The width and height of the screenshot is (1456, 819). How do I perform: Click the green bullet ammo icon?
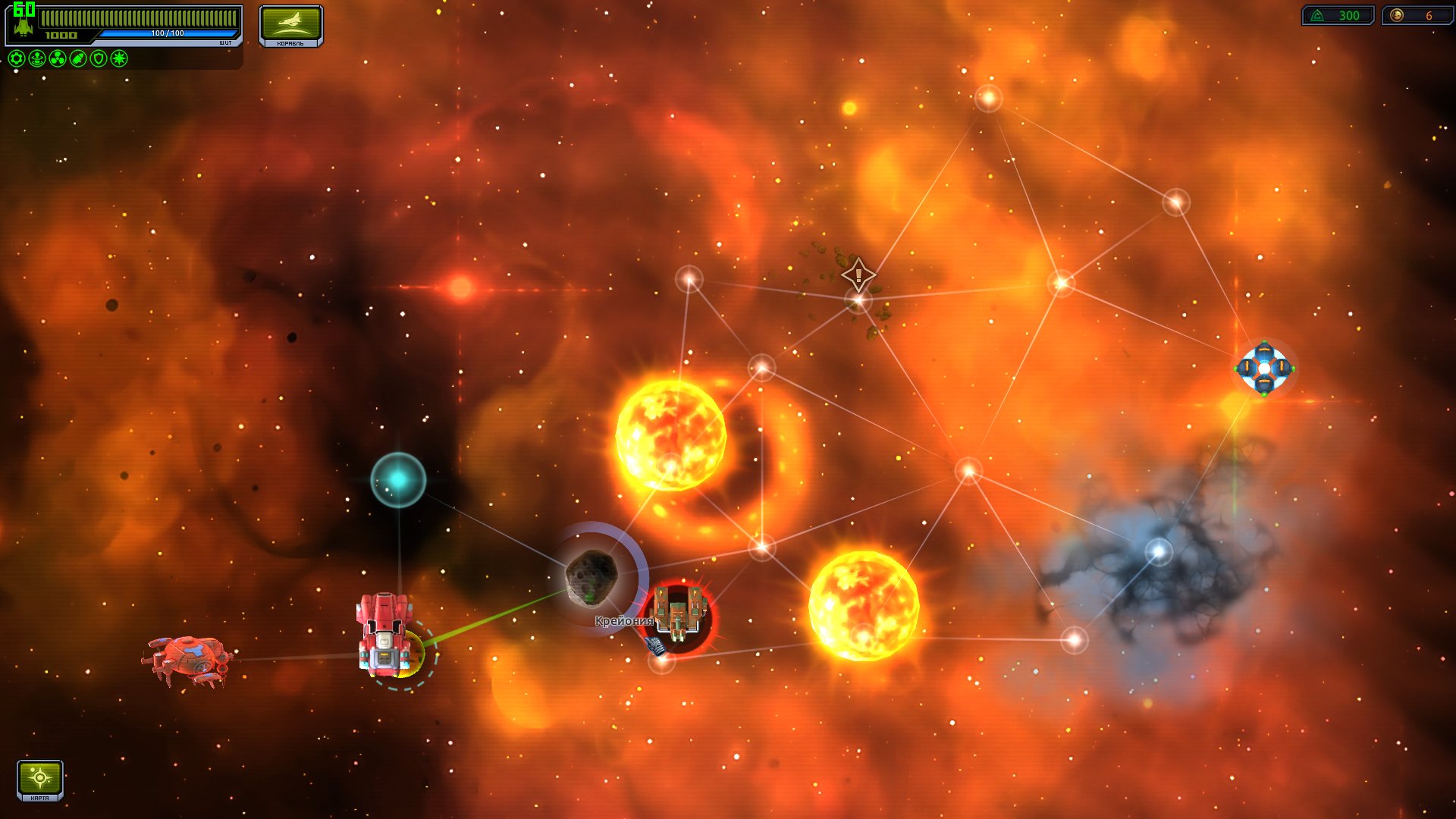point(78,58)
